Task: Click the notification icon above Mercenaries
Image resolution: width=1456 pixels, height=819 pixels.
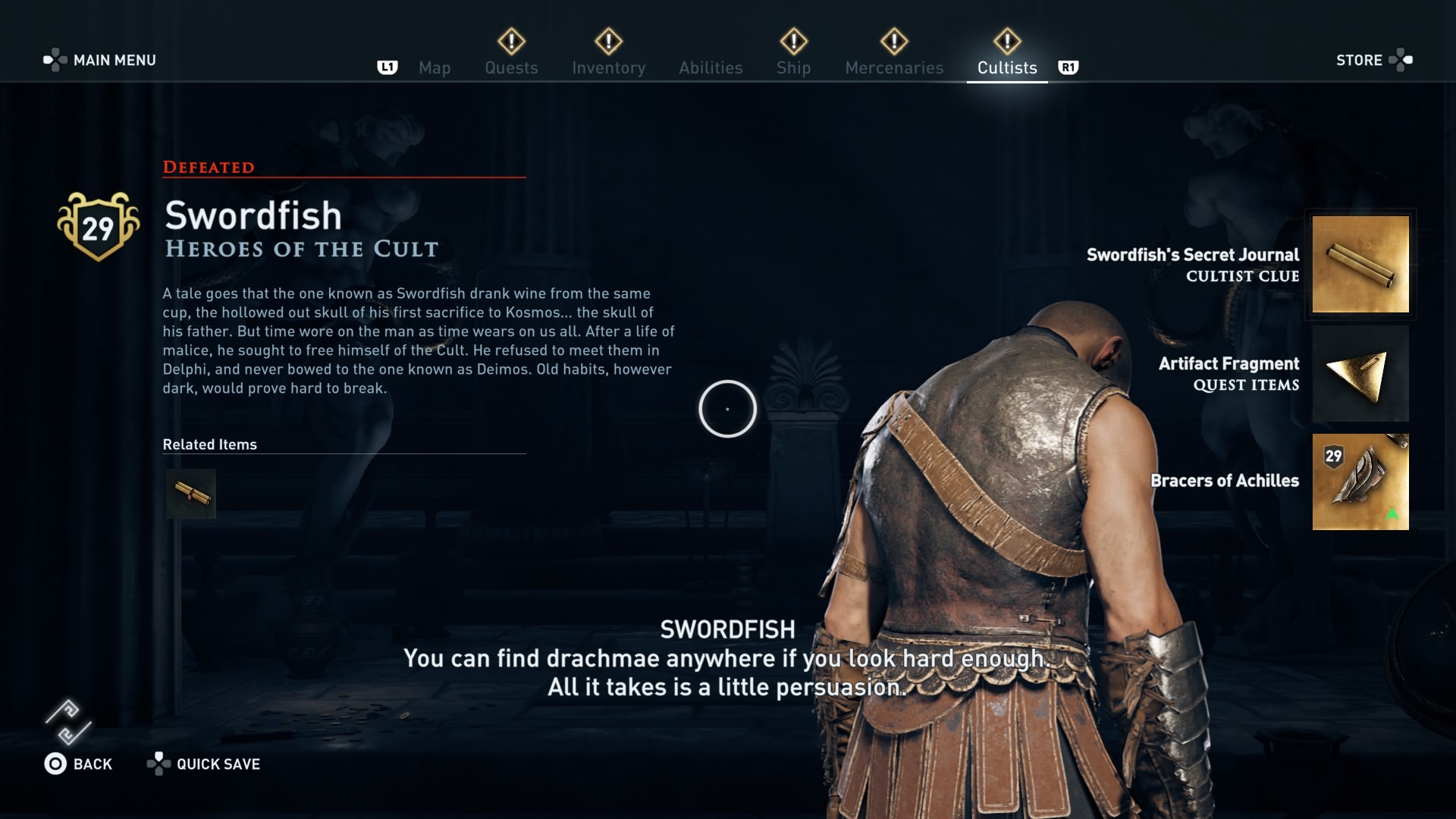Action: [x=894, y=42]
